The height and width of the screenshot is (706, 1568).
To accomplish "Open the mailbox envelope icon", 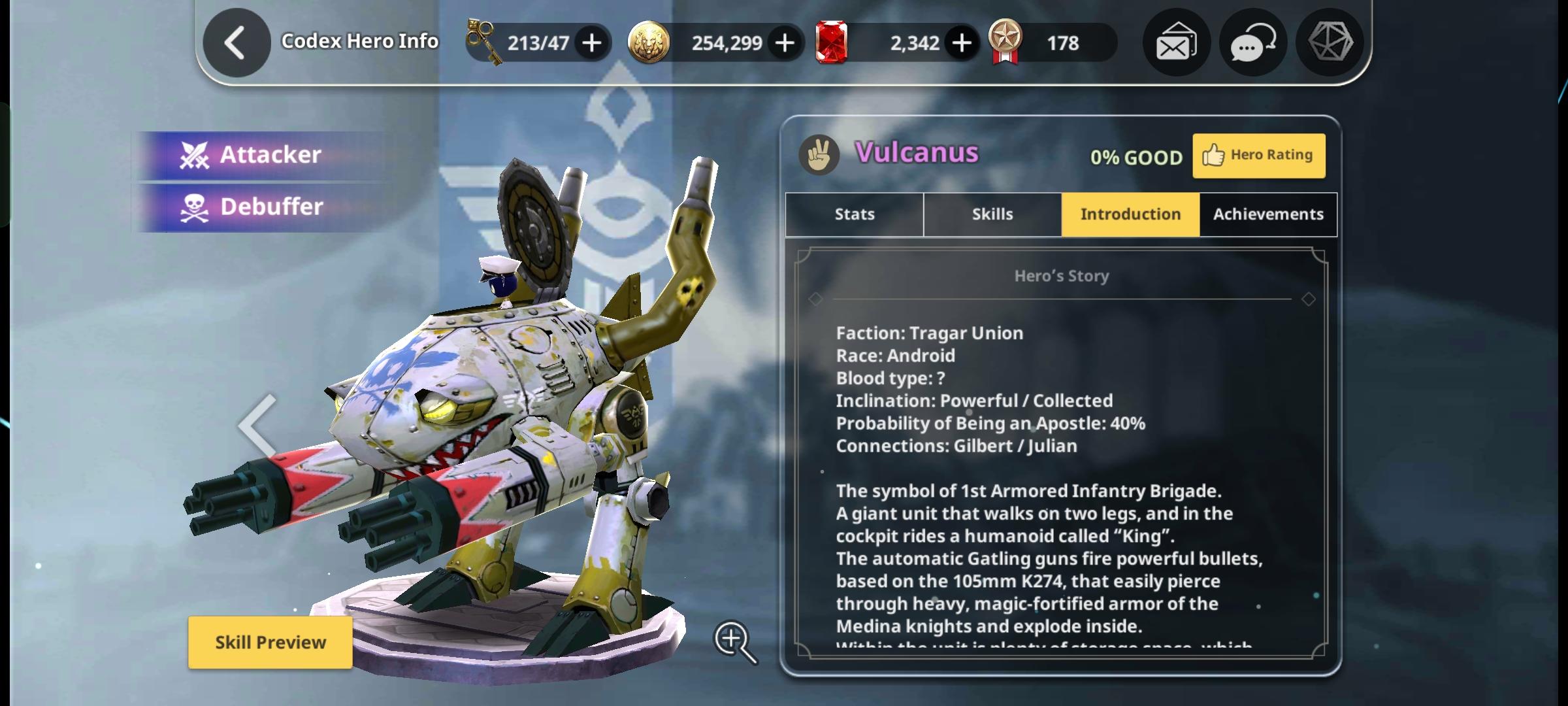I will pyautogui.click(x=1176, y=43).
